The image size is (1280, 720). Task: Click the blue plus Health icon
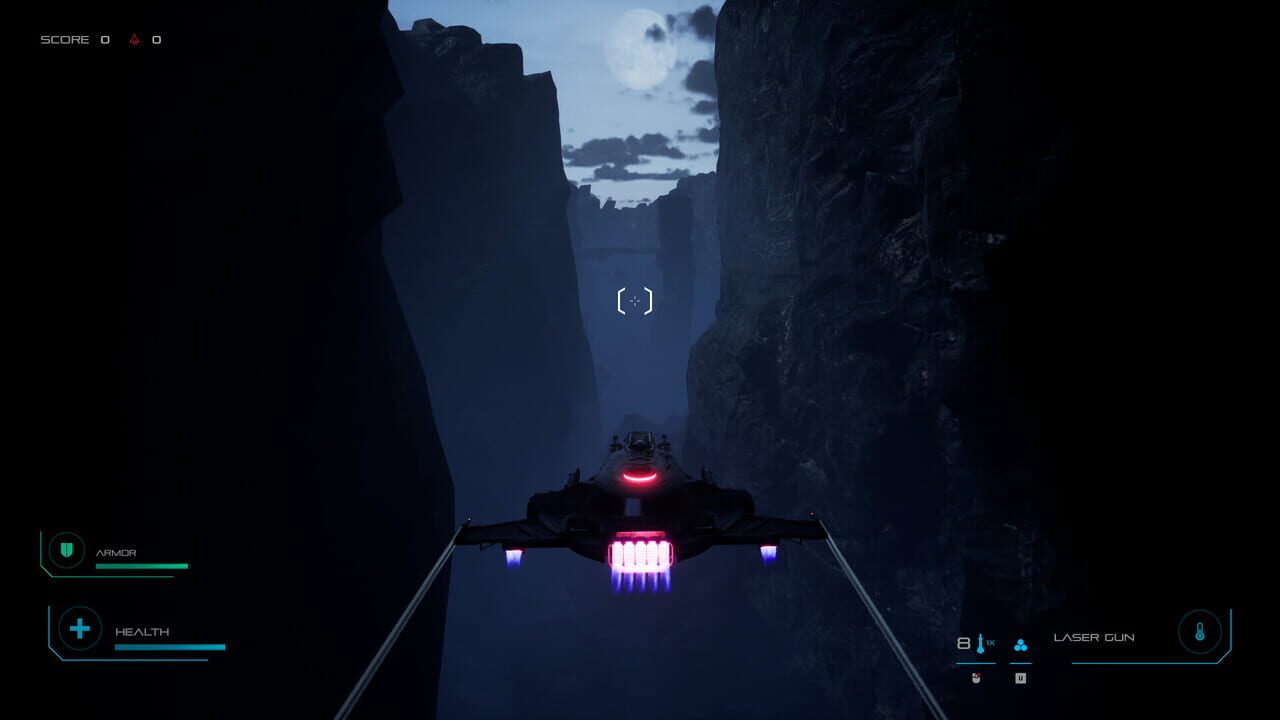tap(79, 629)
